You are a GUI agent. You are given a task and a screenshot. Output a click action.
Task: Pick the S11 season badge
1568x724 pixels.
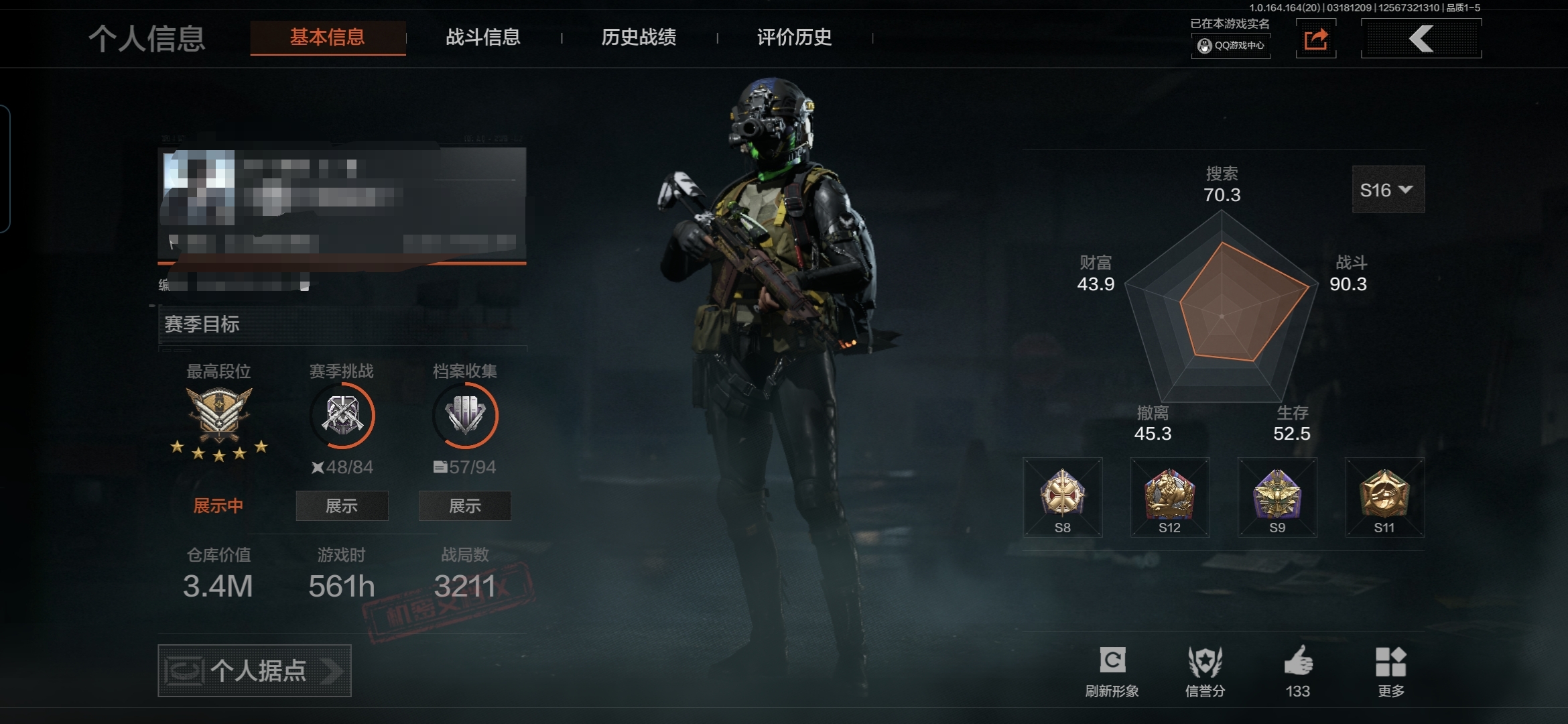pyautogui.click(x=1384, y=497)
